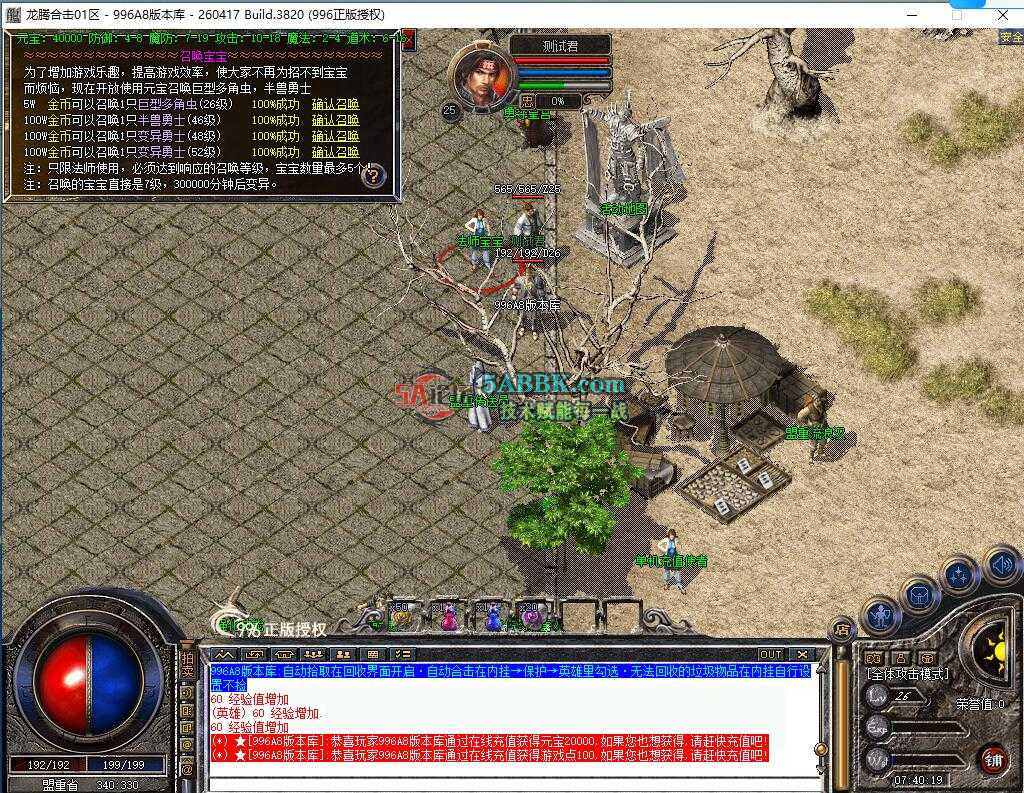Confirm summoning the 巨型多角虫 (level 26)
This screenshot has width=1024, height=793.
point(335,104)
